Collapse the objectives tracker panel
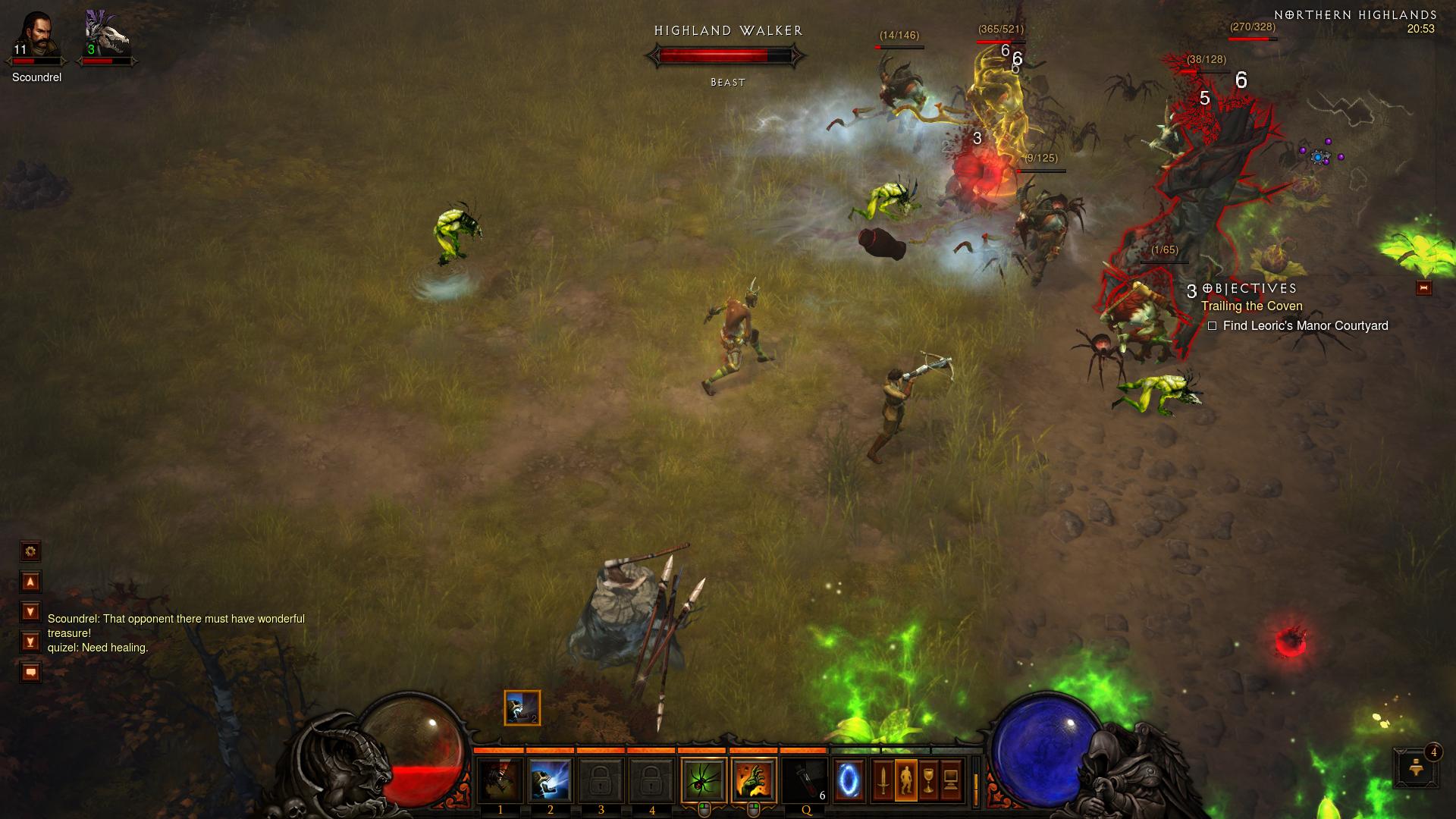The width and height of the screenshot is (1456, 819). pos(1423,288)
